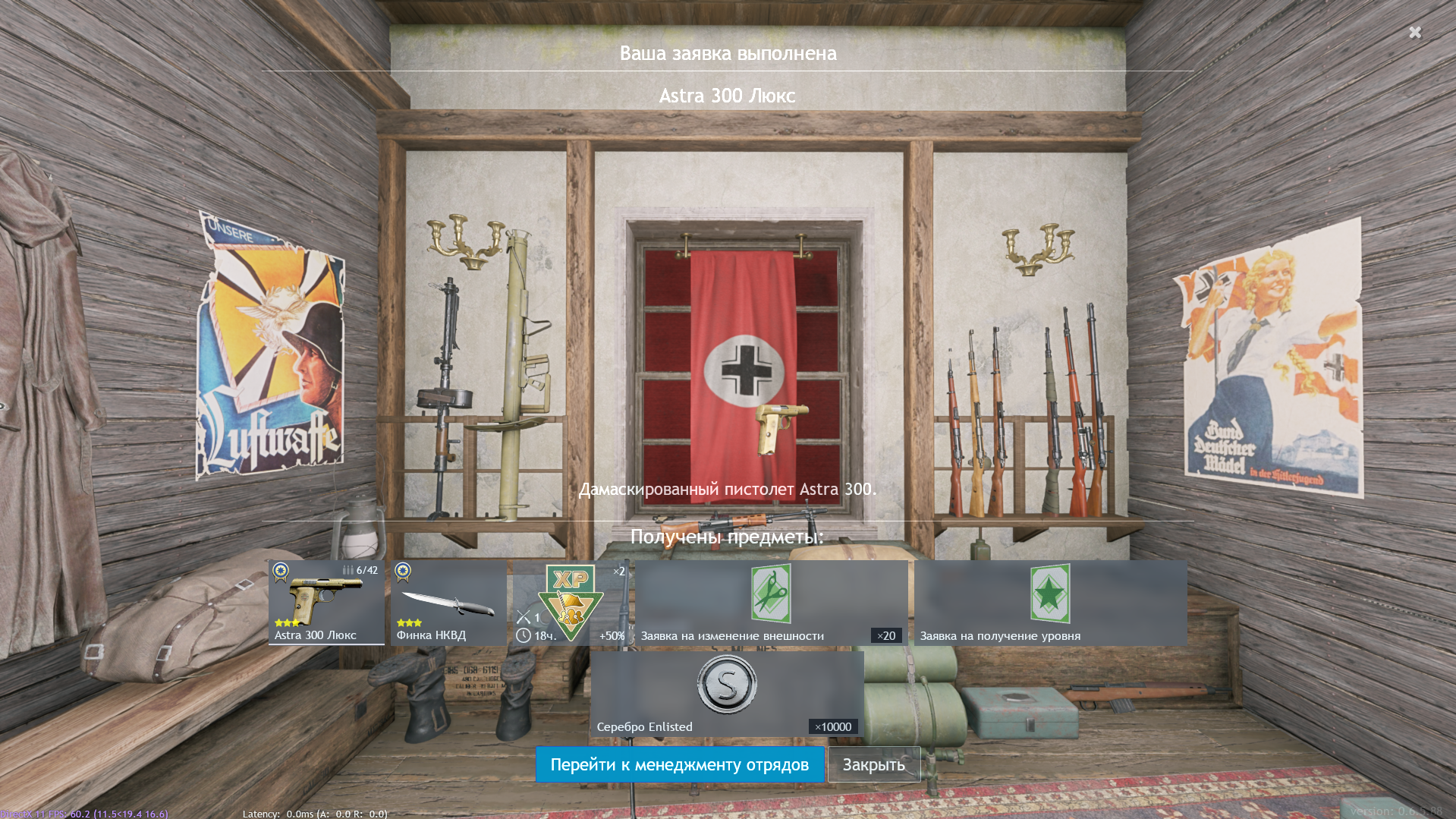Image resolution: width=1456 pixels, height=819 pixels.
Task: Select the Серебро Enlisted x10000 reward
Action: click(x=726, y=694)
